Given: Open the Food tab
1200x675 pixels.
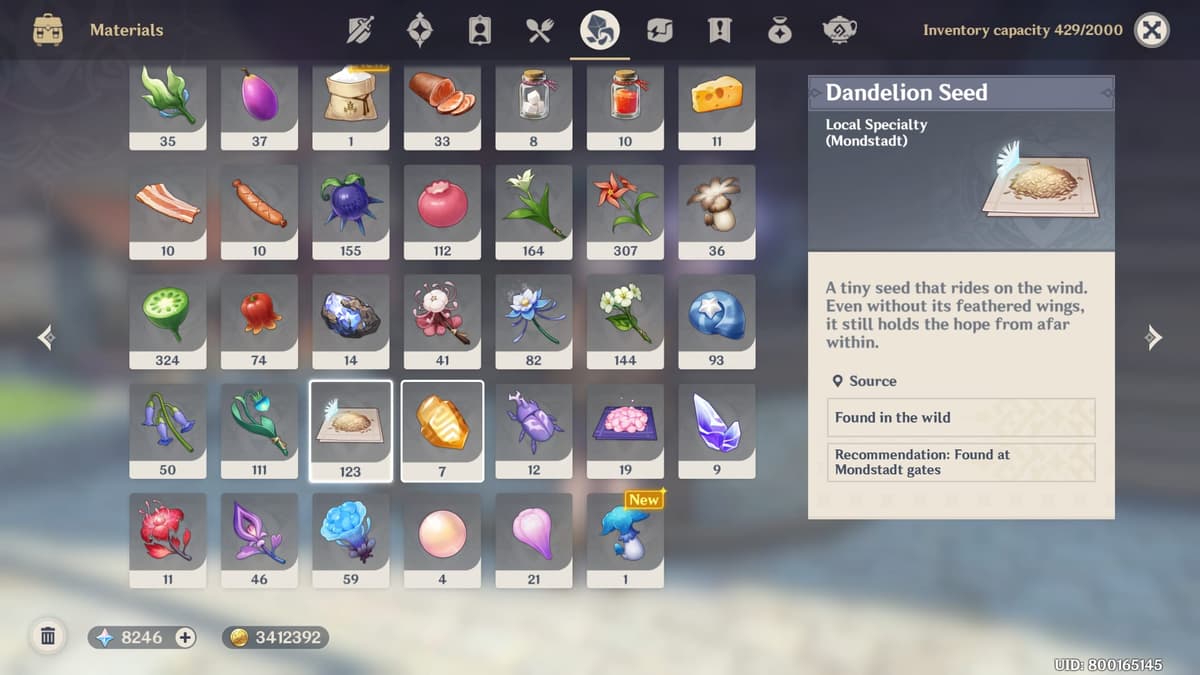Looking at the screenshot, I should coord(539,30).
